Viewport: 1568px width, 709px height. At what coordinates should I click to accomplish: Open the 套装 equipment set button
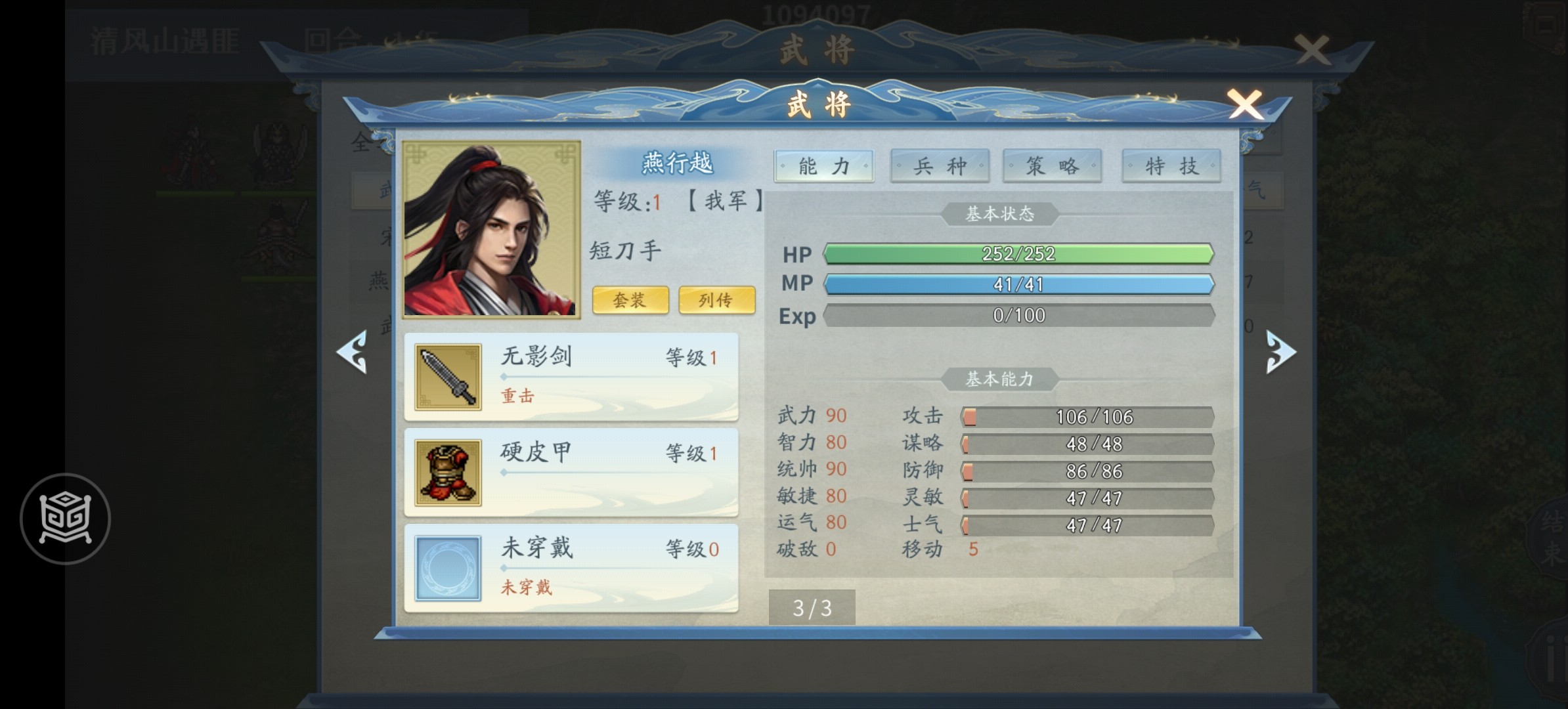(630, 300)
